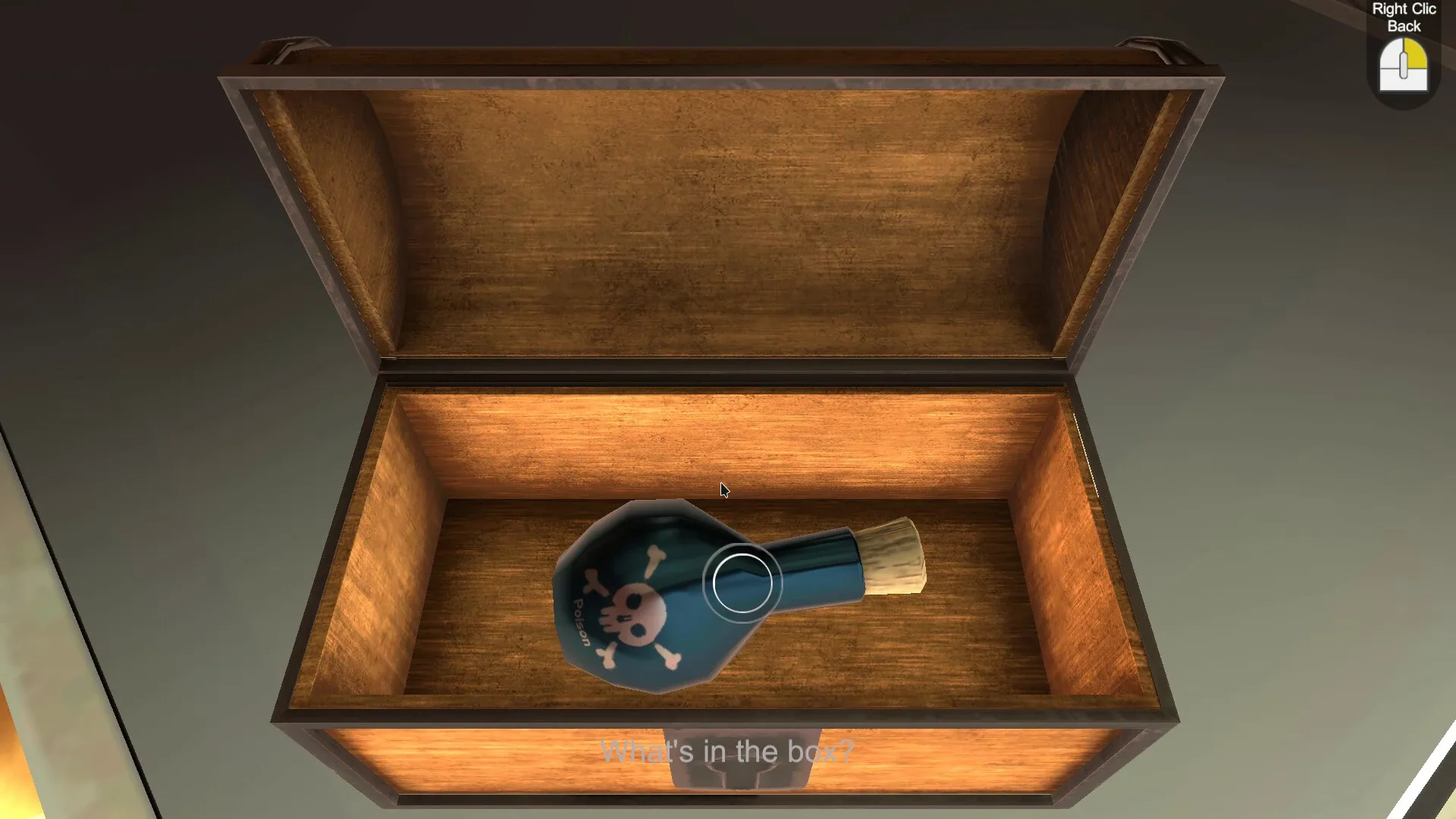
Task: Toggle the bottle selection with the targeting circle
Action: tap(742, 582)
